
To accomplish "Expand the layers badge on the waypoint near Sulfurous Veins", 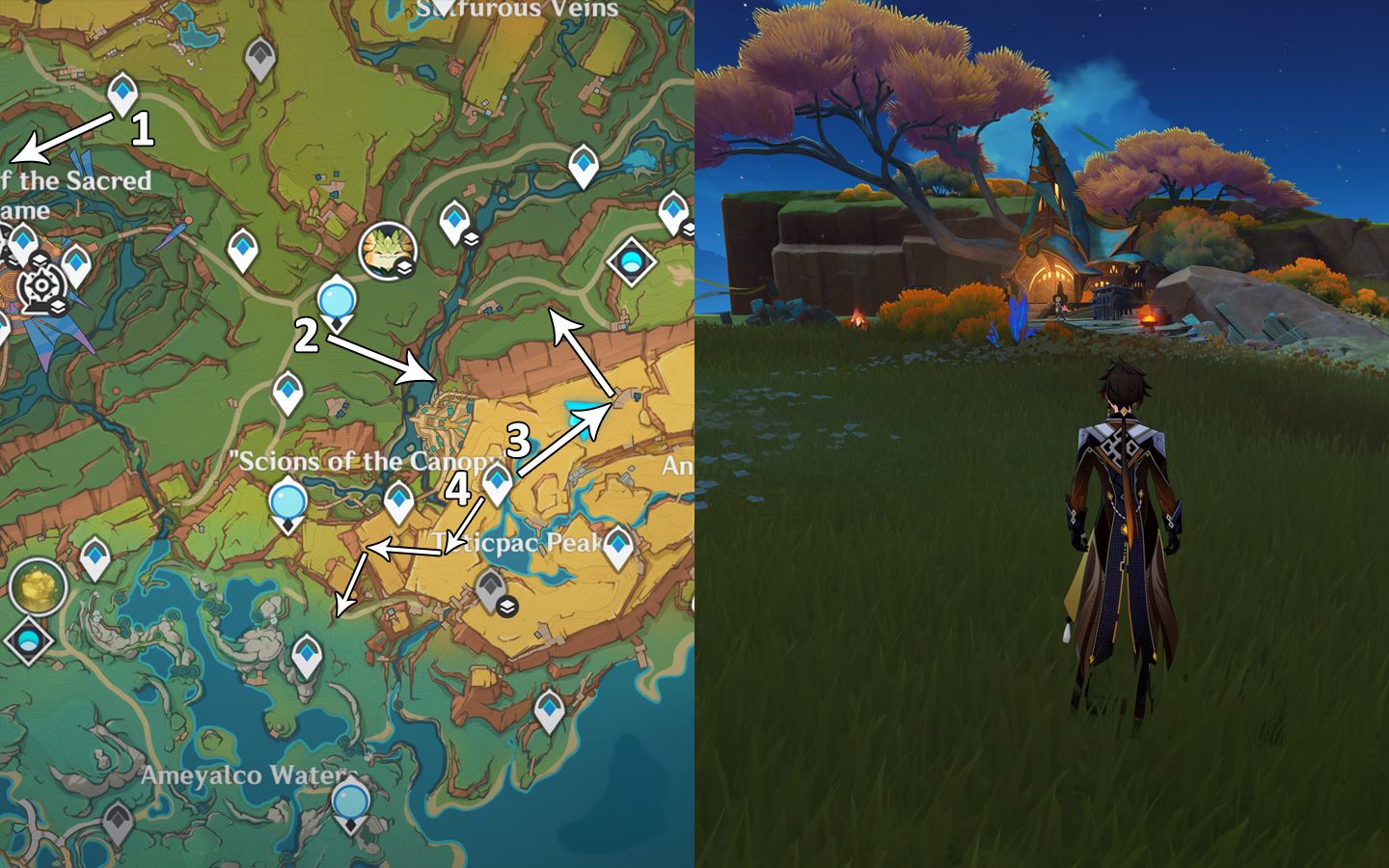I will click(x=469, y=241).
